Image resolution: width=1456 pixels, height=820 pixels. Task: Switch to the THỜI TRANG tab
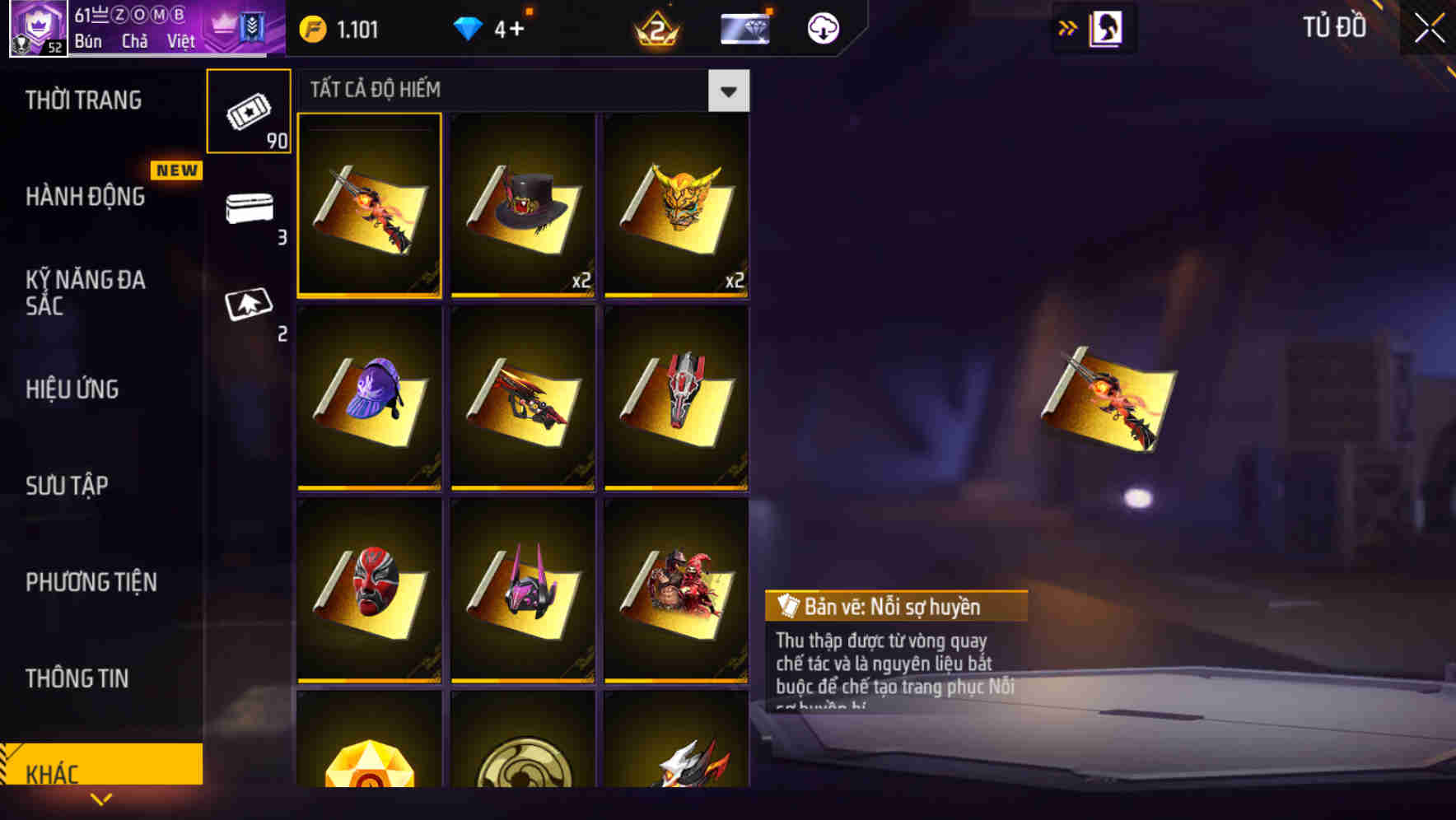85,100
